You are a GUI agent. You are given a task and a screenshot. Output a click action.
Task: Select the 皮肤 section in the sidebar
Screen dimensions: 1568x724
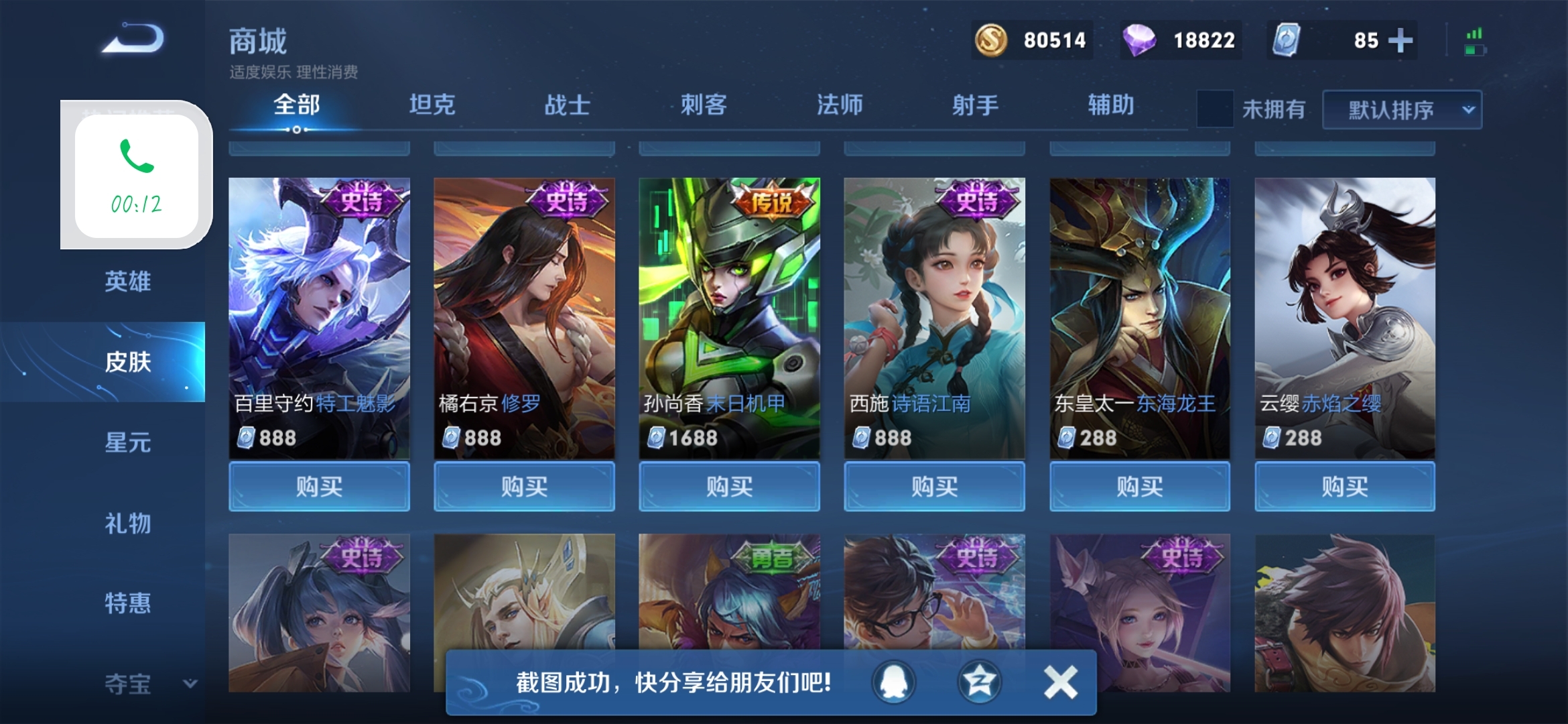point(126,362)
